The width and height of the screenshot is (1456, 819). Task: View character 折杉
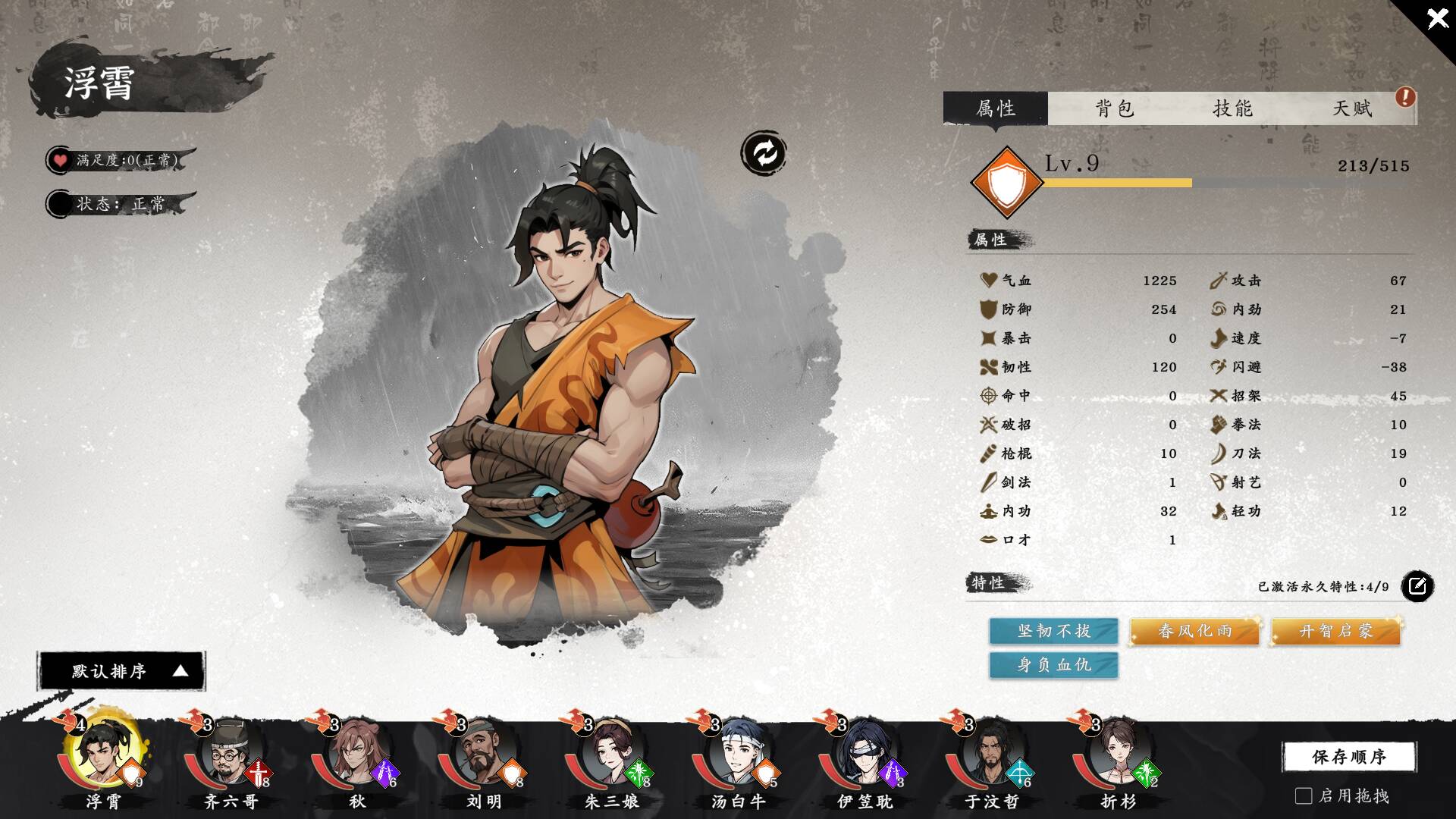point(1118,755)
